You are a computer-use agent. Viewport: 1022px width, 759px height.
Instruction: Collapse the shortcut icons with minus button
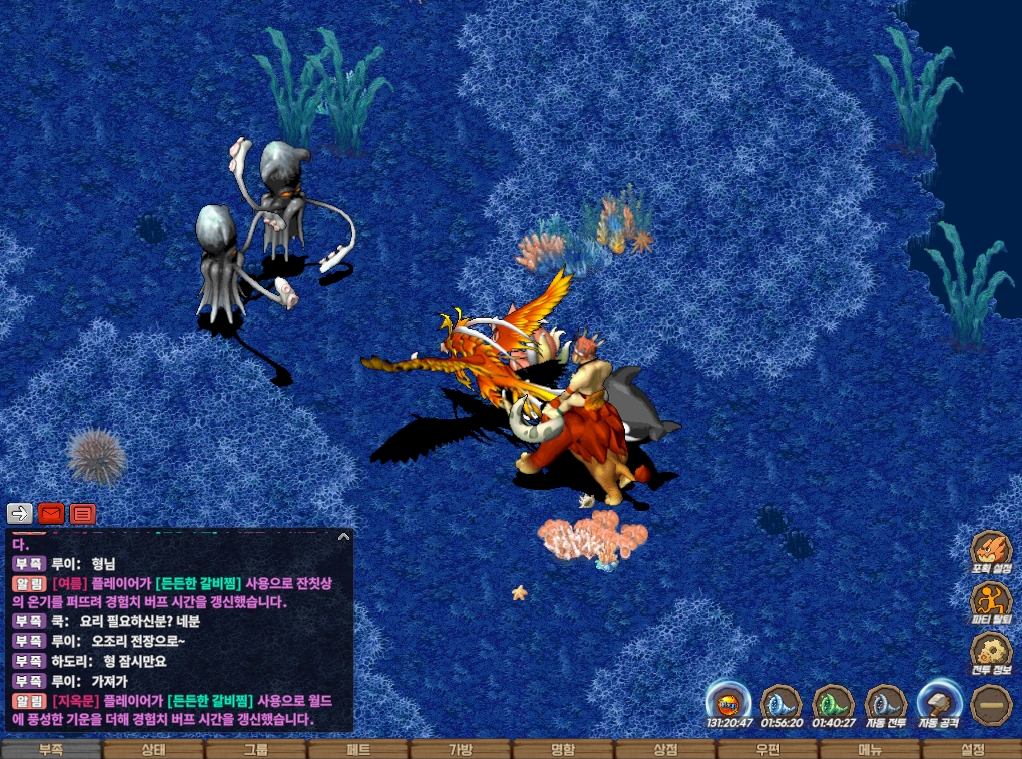coord(991,704)
